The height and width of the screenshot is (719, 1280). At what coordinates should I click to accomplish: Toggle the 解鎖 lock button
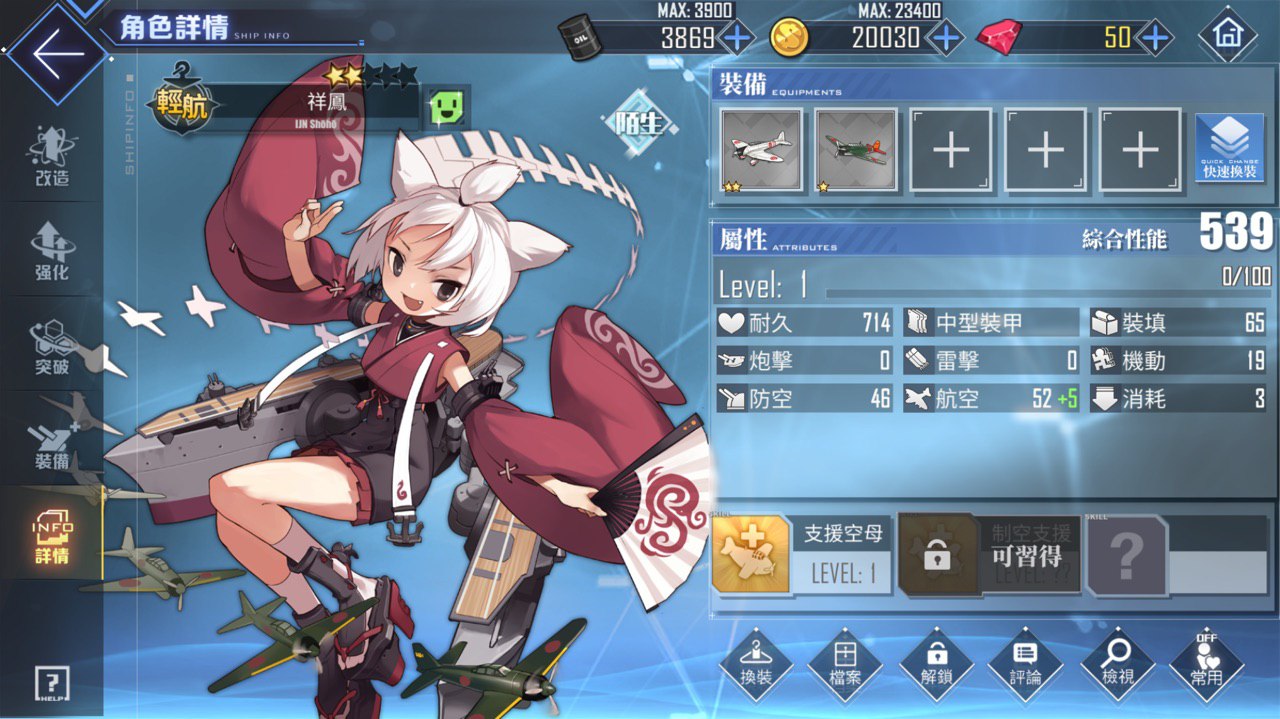[936, 665]
